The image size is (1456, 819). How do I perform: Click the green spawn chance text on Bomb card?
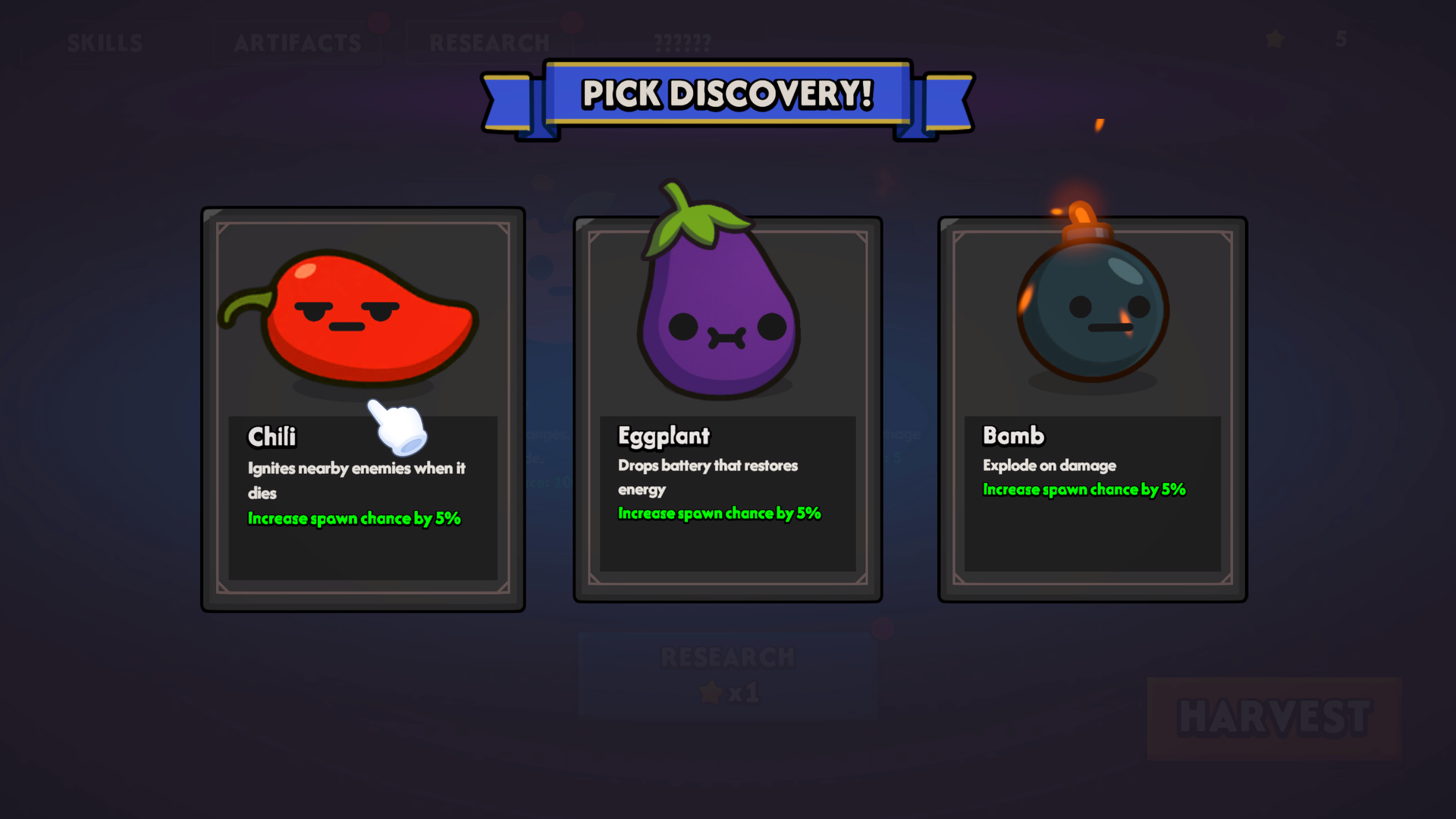click(x=1084, y=489)
